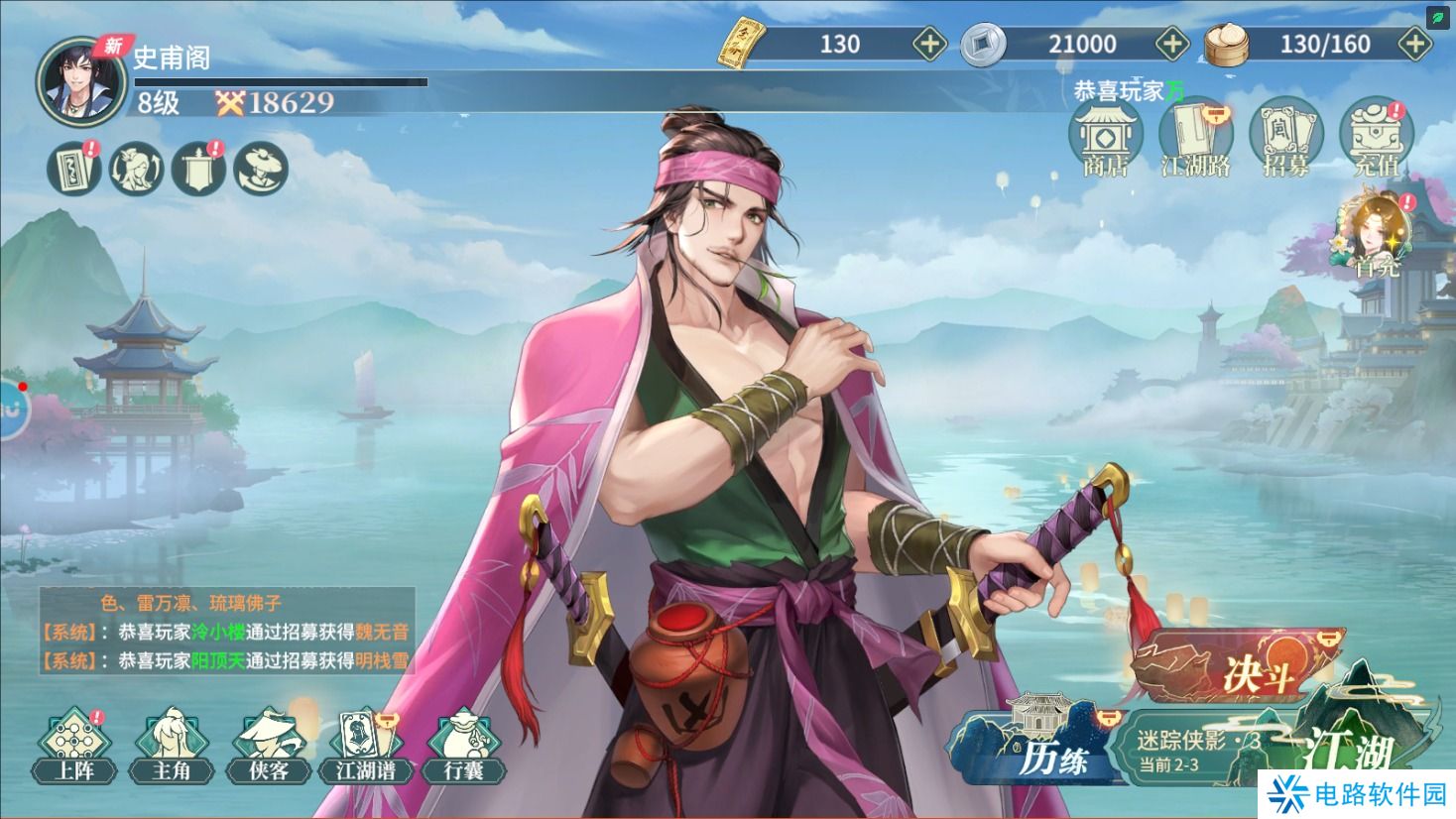
Task: Open the 江湖路 menu
Action: coord(1195,140)
